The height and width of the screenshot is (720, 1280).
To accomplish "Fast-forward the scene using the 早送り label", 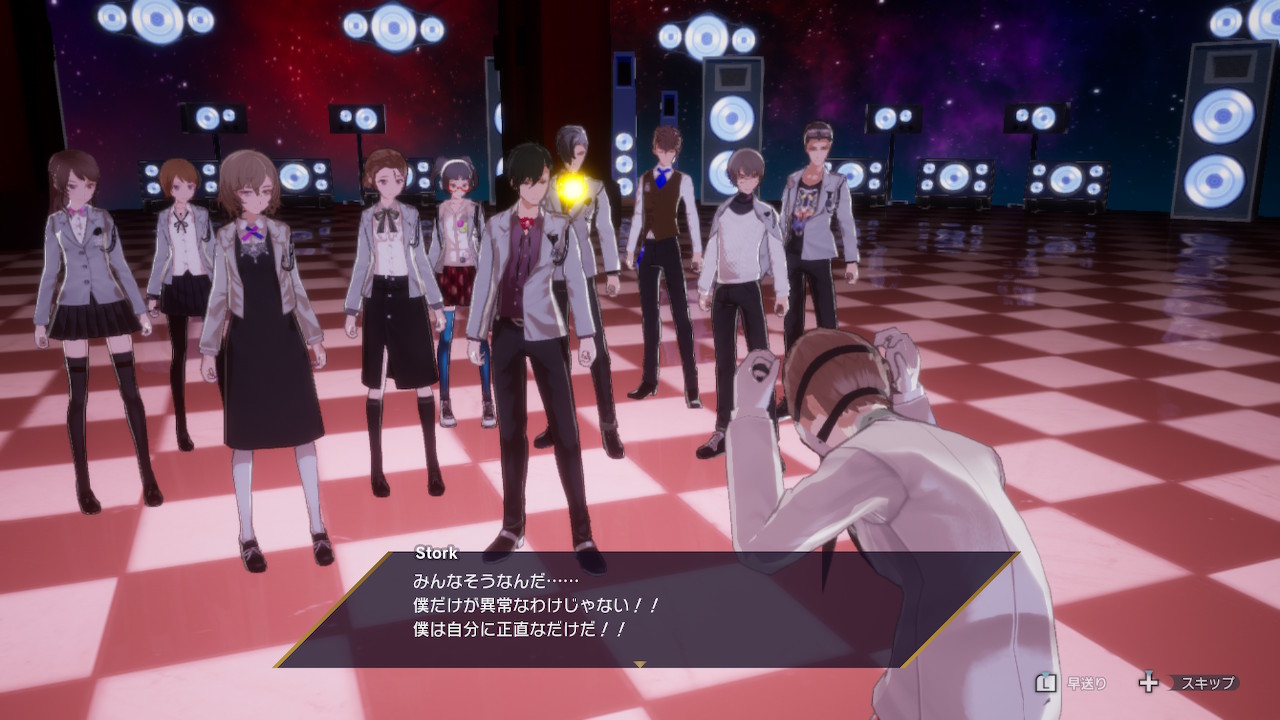I will coord(1086,684).
